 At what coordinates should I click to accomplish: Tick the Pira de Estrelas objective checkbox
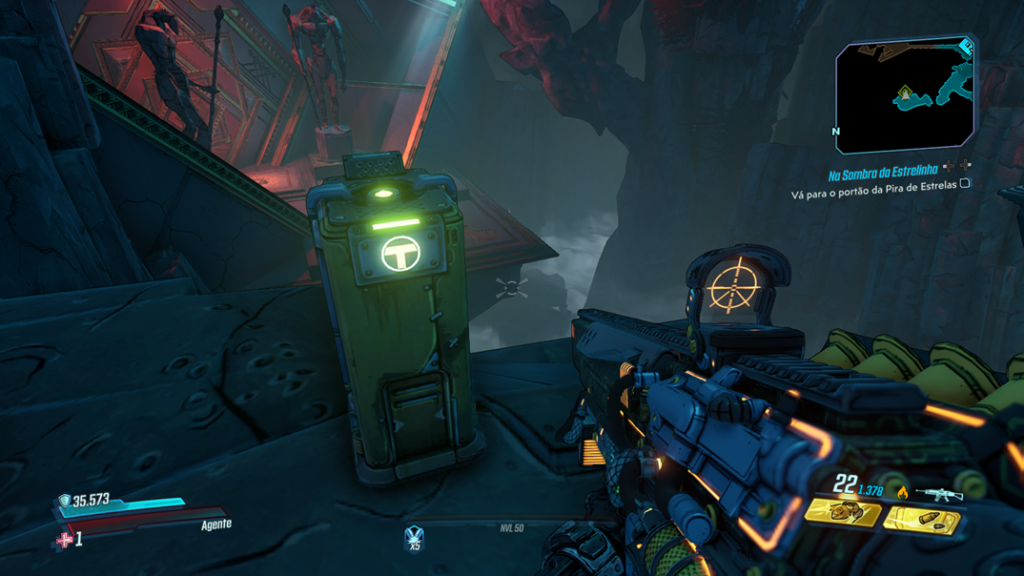point(965,185)
